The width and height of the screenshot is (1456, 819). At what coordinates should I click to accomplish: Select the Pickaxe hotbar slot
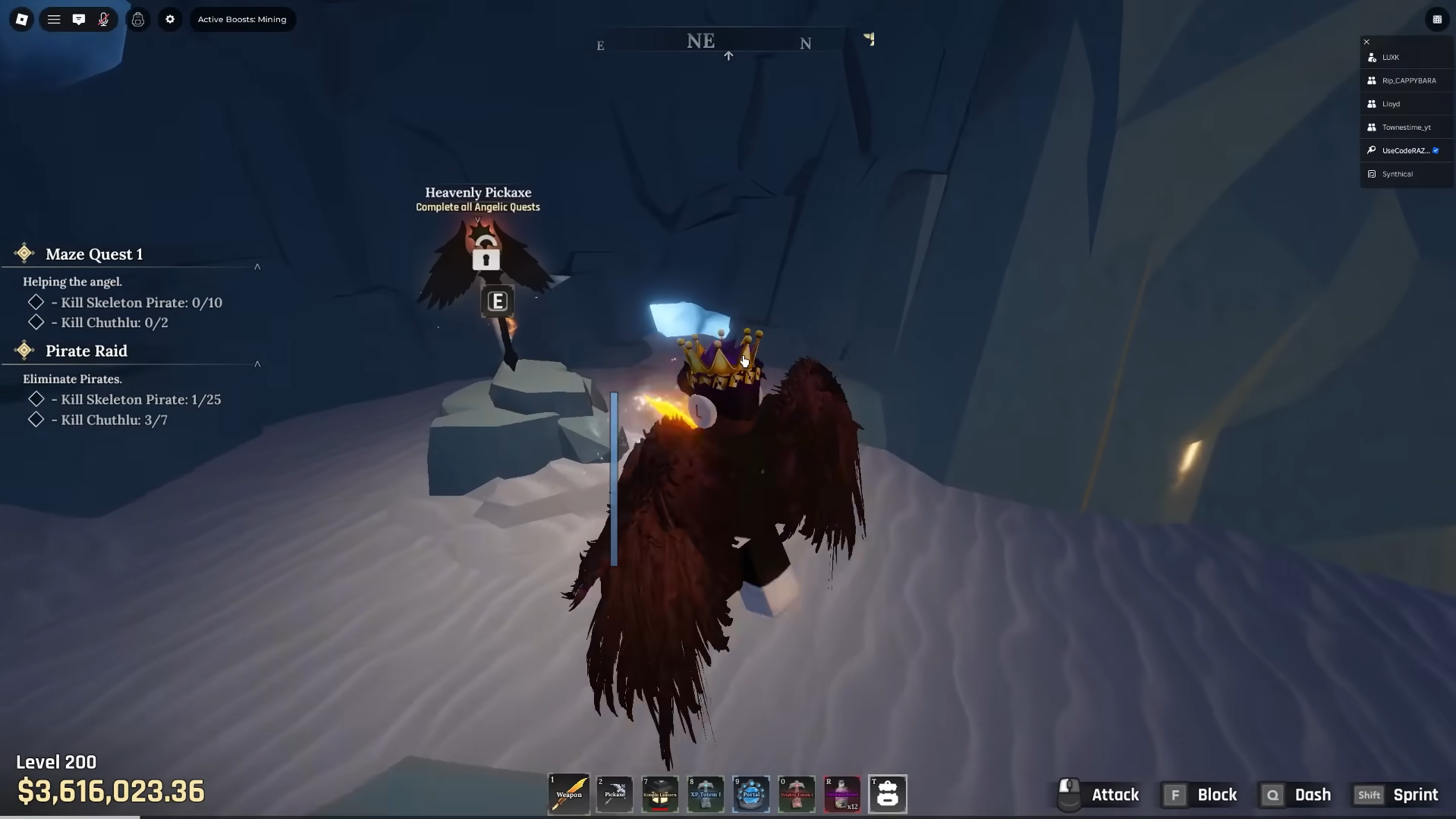click(615, 794)
